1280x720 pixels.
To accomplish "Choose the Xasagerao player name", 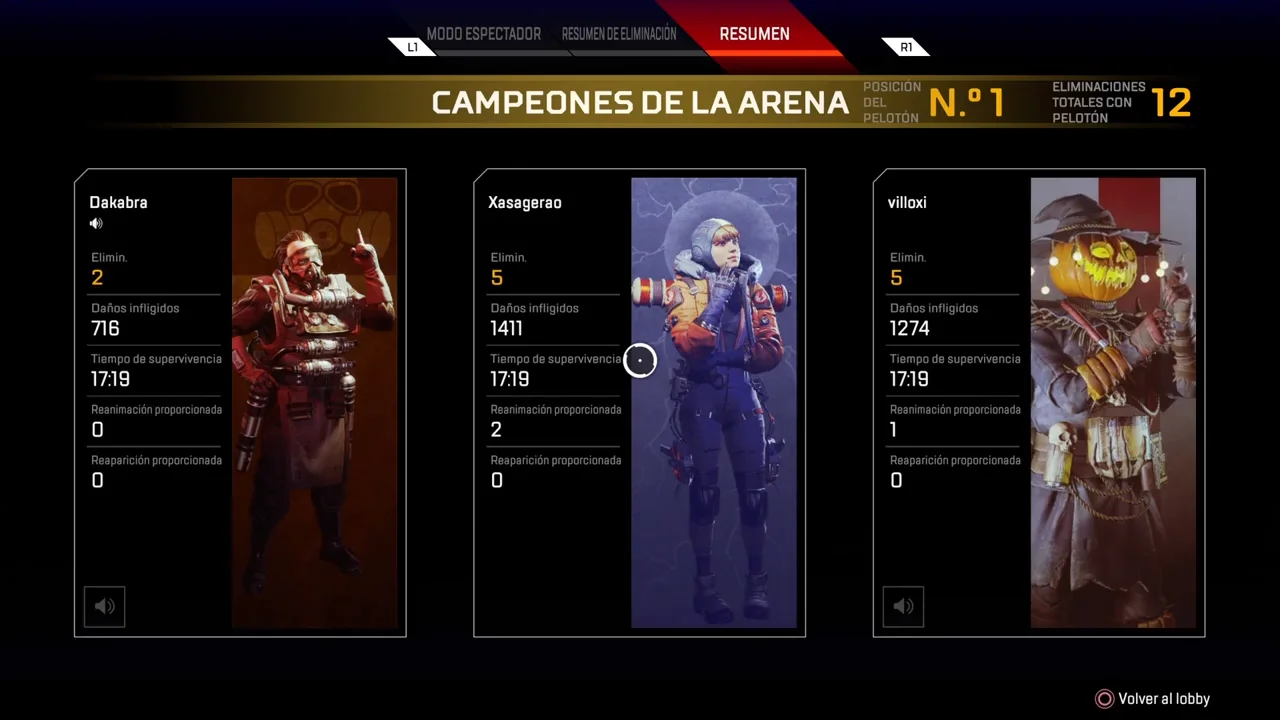I will 524,202.
